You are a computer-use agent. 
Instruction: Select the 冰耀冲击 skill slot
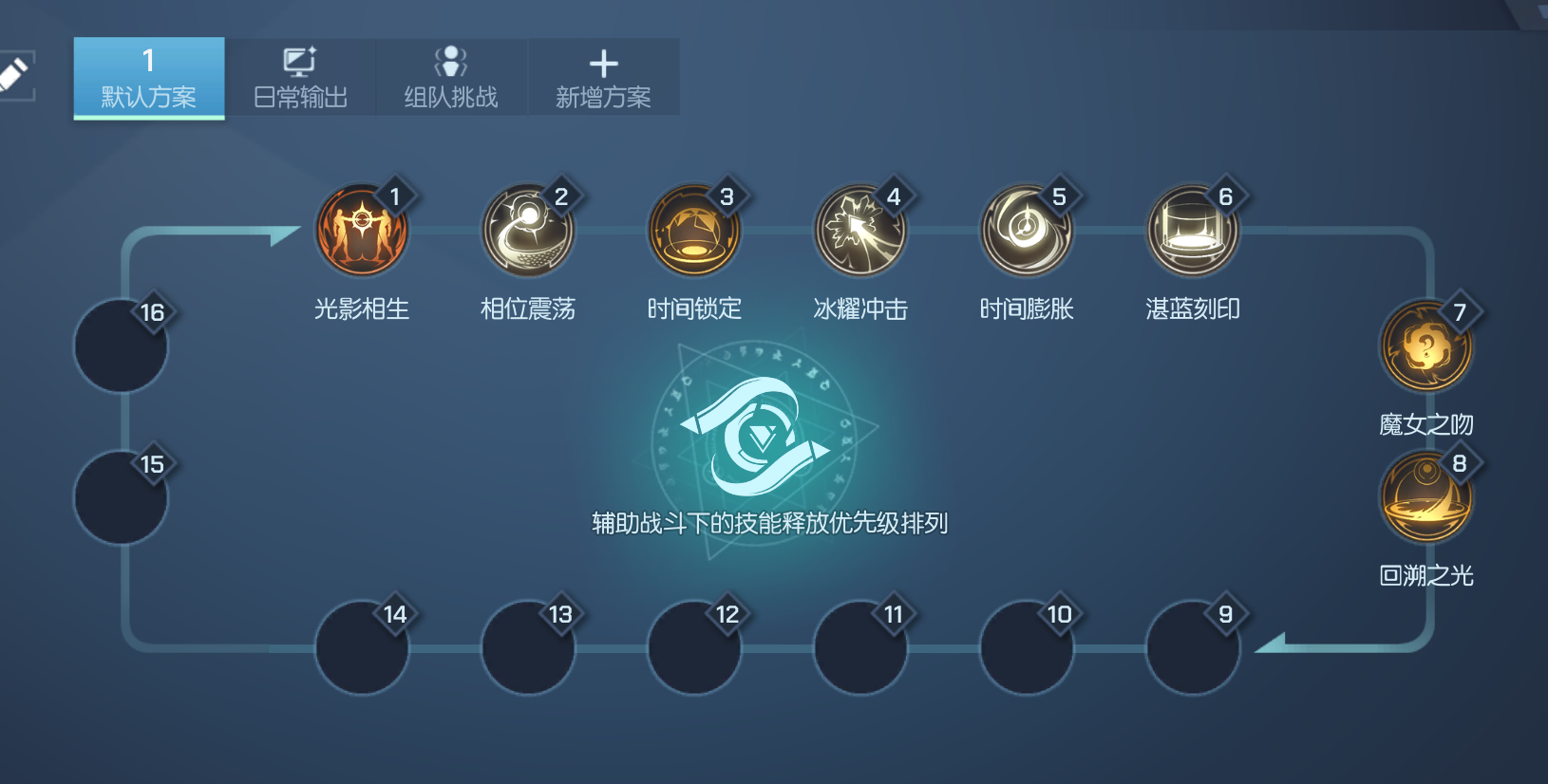[860, 231]
